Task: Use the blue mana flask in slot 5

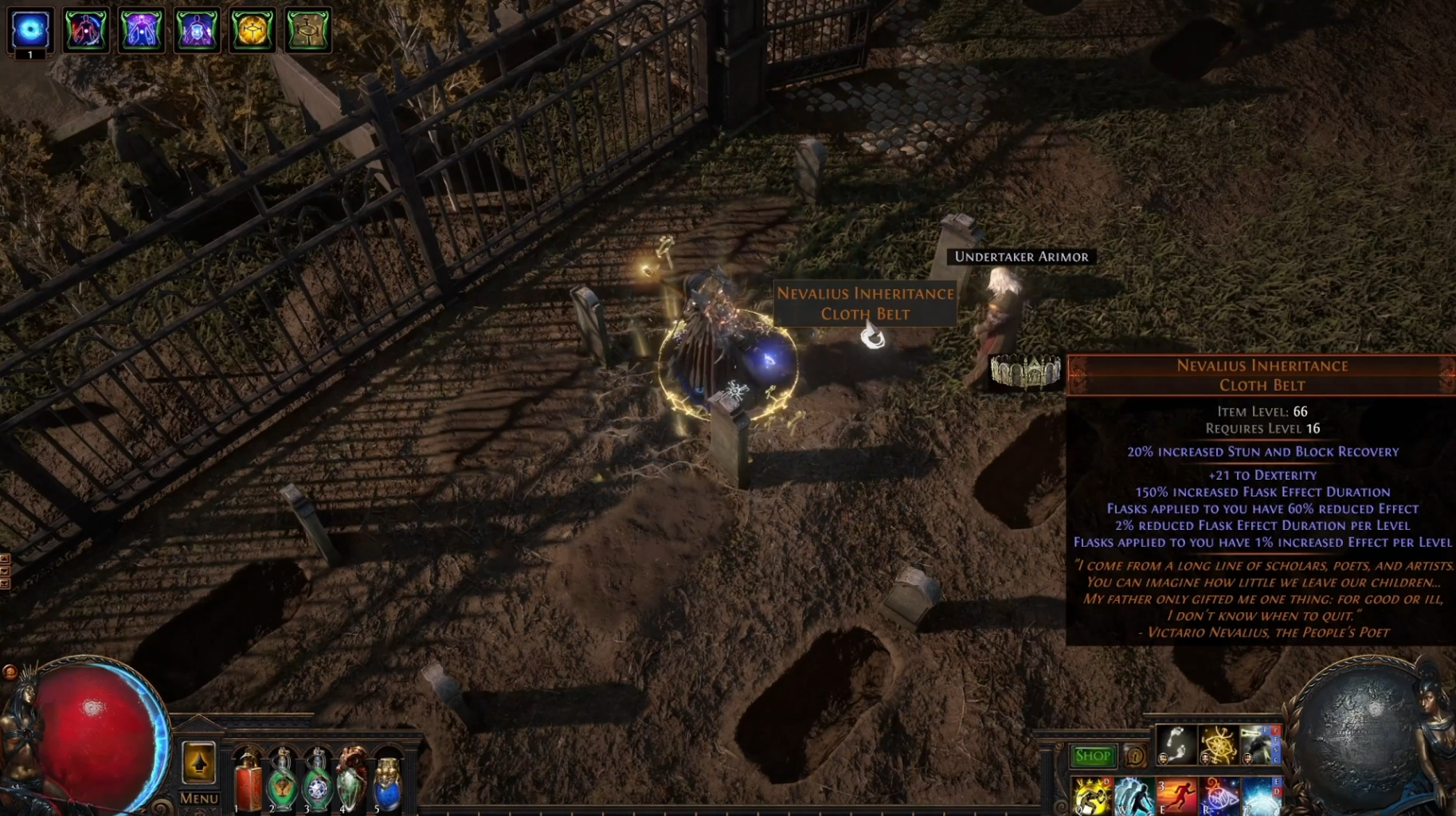Action: coord(387,783)
